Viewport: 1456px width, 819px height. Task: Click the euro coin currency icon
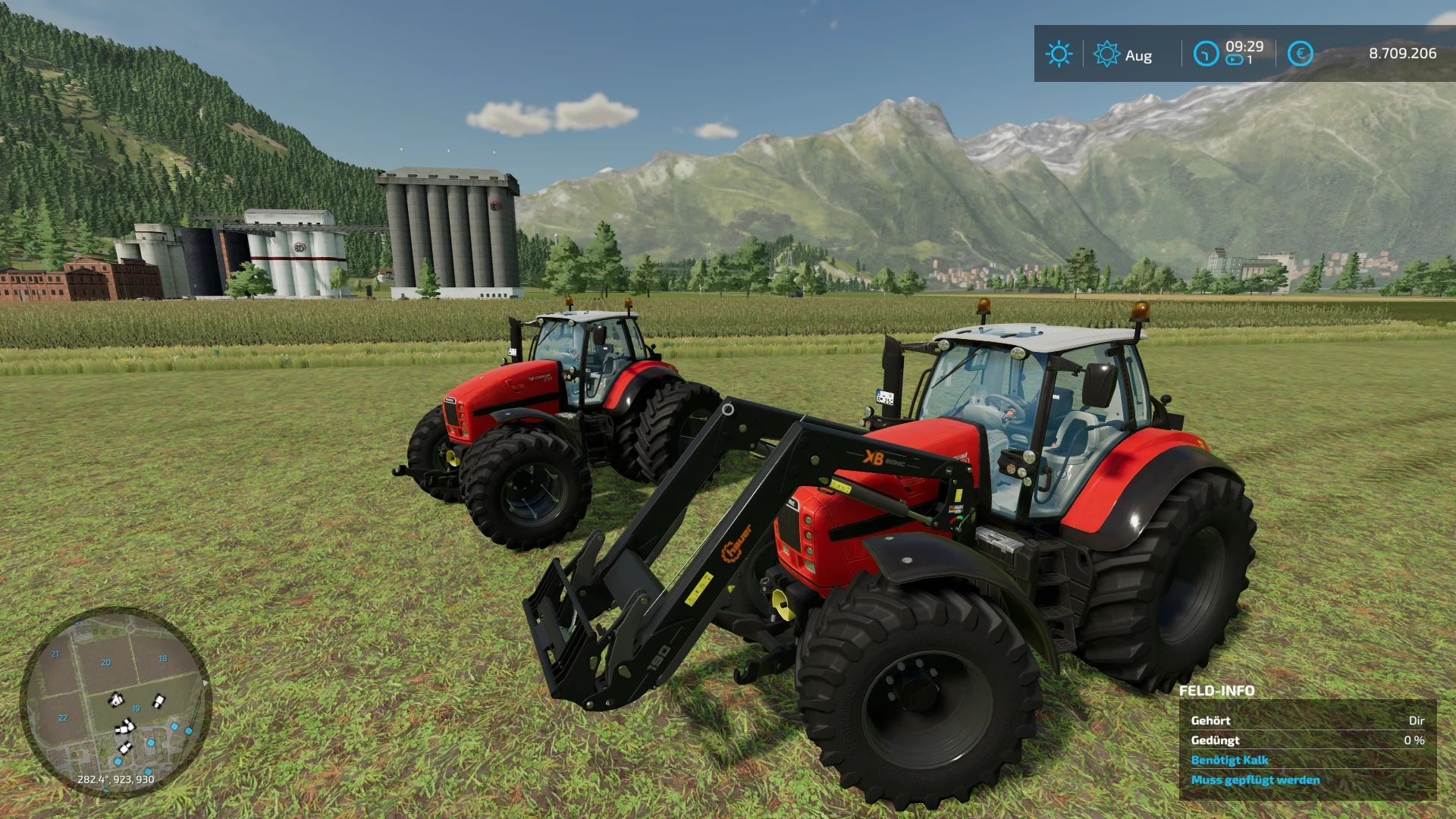[1301, 54]
